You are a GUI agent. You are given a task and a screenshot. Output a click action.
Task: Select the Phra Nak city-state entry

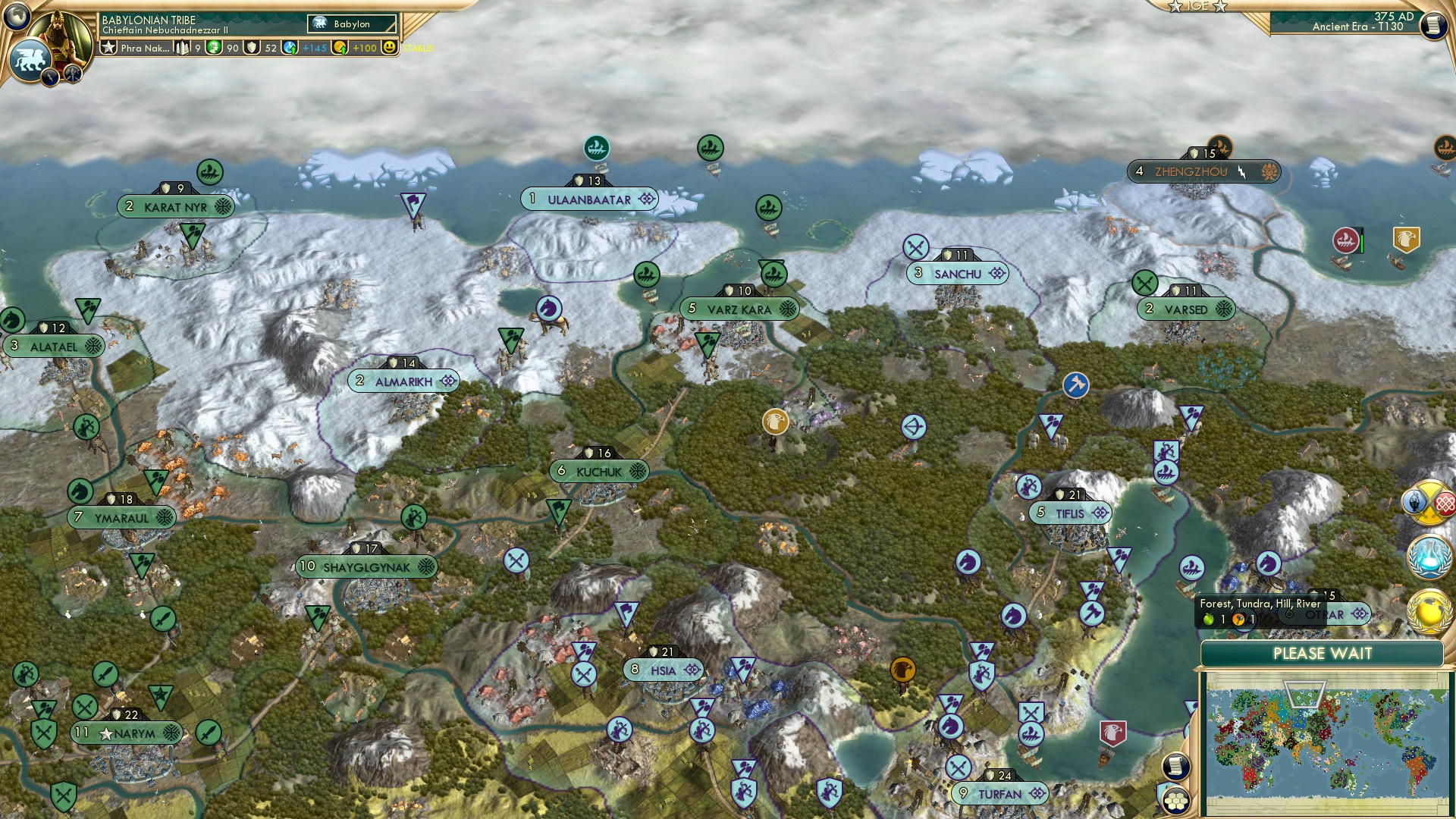pyautogui.click(x=140, y=47)
